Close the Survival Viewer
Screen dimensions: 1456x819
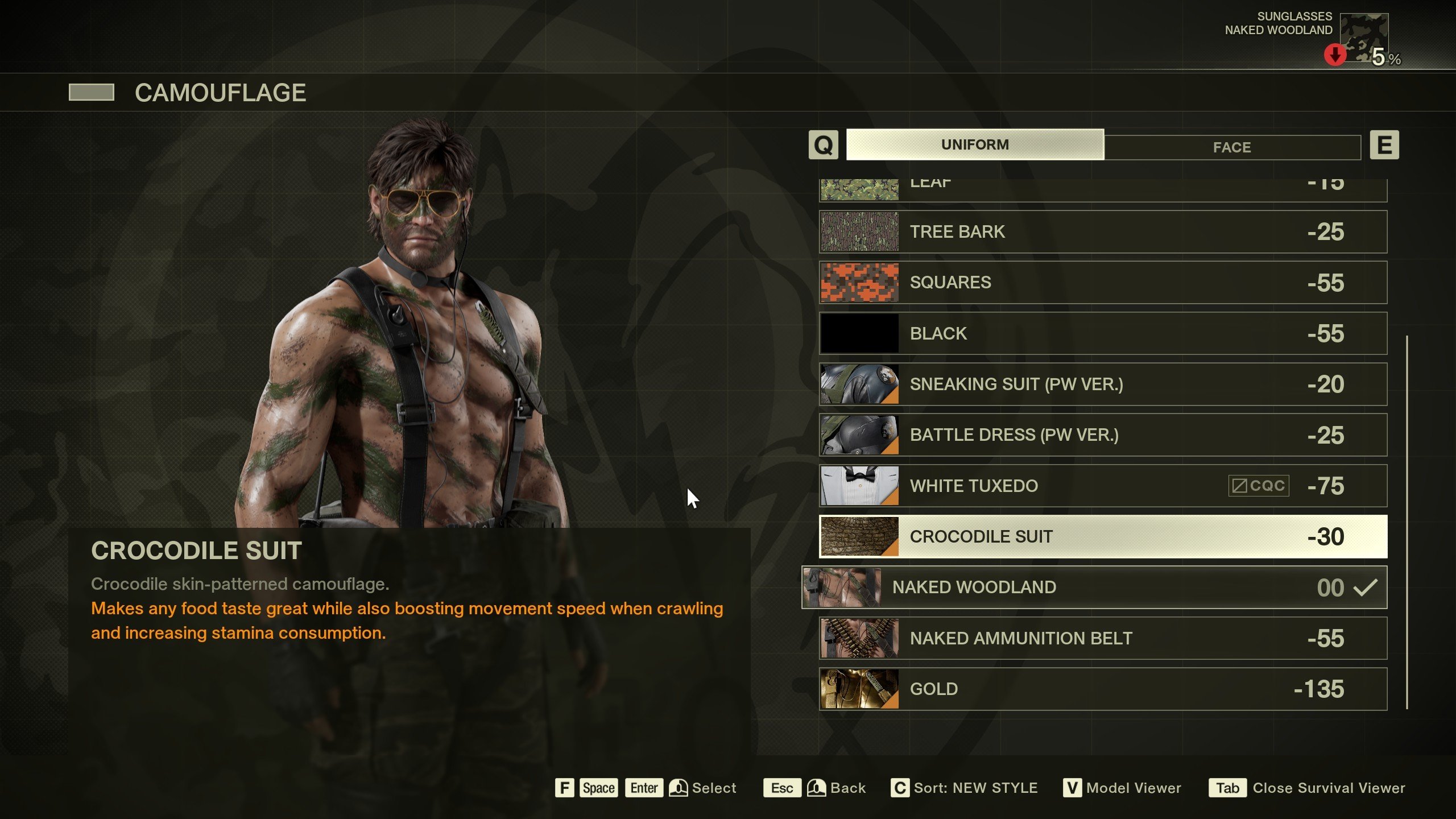coord(1328,788)
